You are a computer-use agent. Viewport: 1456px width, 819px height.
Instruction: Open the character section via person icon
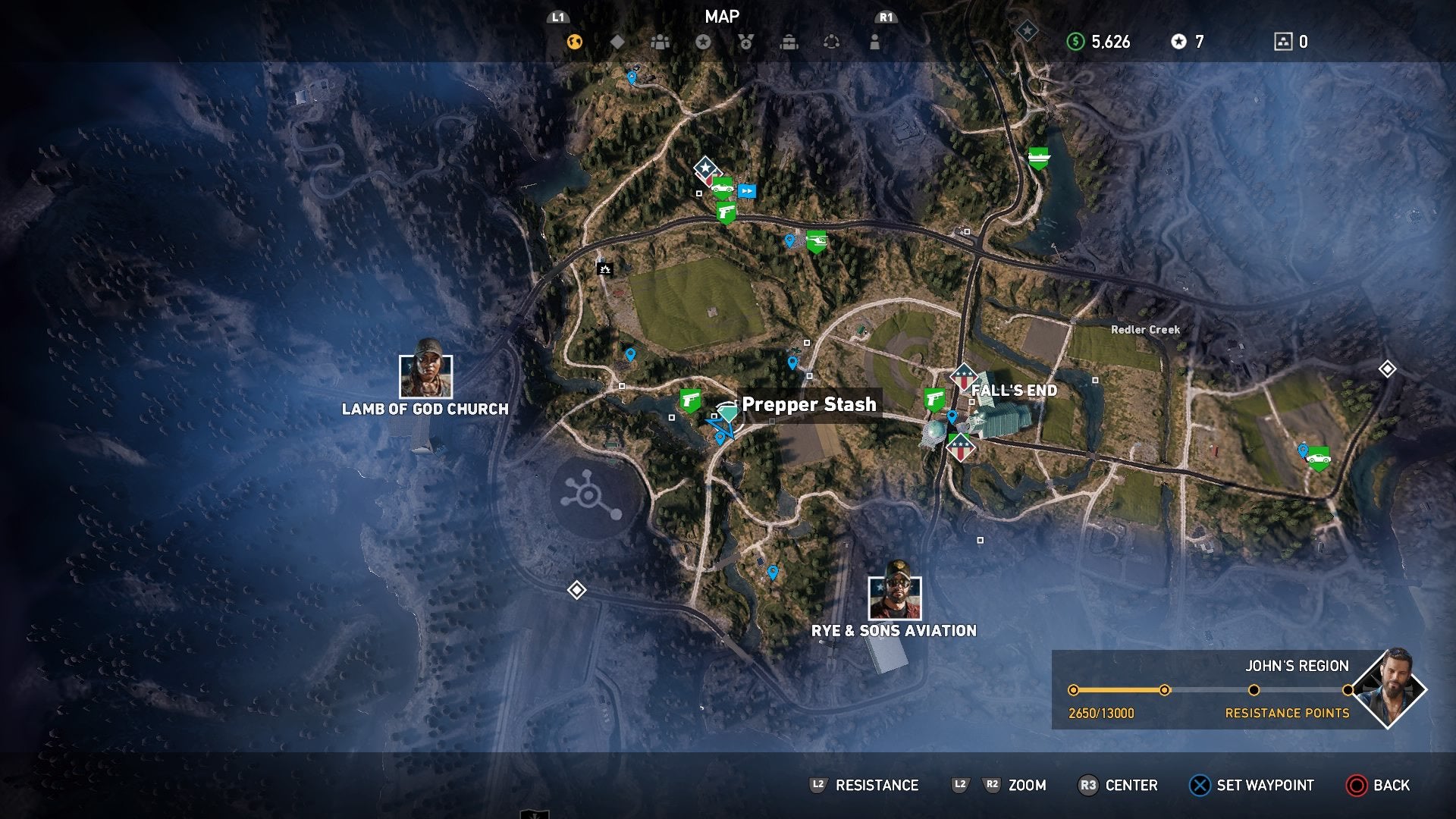(876, 43)
